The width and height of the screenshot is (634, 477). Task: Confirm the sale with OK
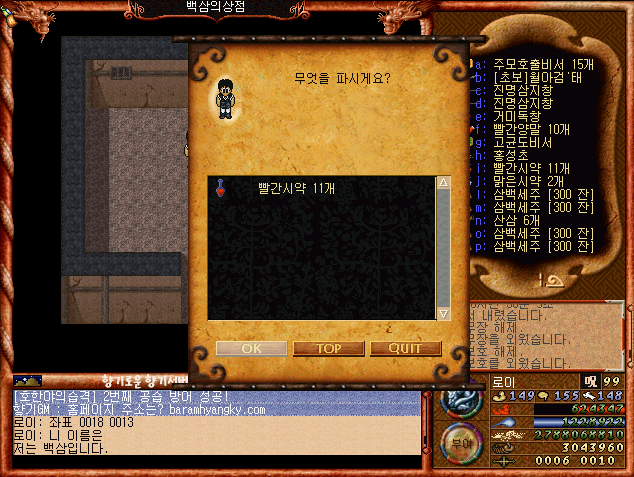tap(250, 348)
